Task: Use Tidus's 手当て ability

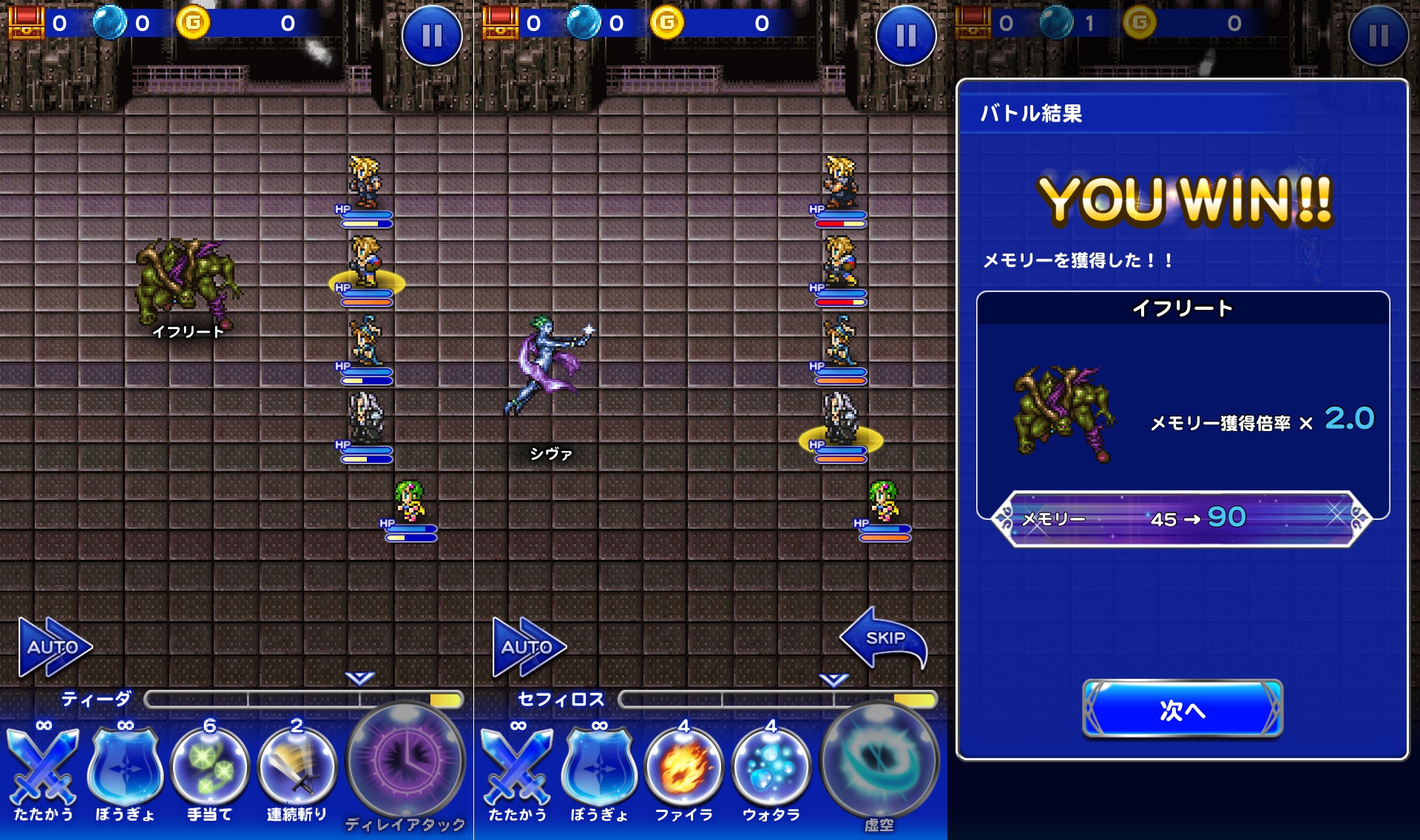Action: 209,769
